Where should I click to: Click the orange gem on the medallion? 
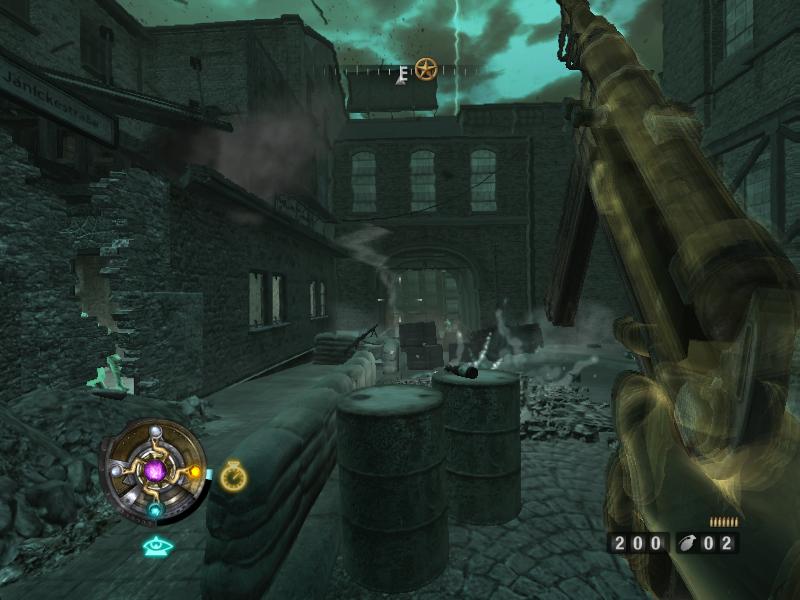[x=195, y=471]
